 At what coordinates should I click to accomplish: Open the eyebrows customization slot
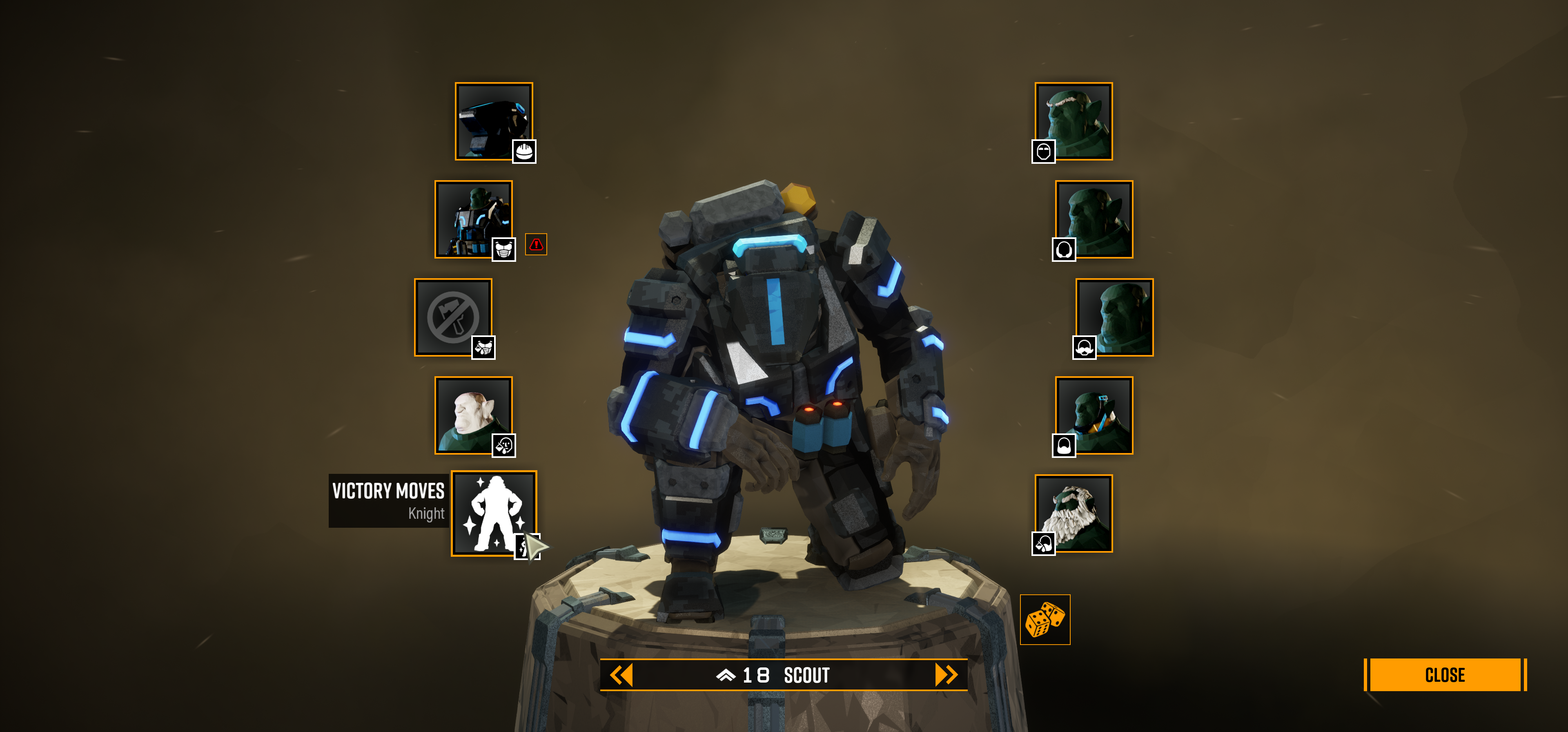tap(1074, 121)
